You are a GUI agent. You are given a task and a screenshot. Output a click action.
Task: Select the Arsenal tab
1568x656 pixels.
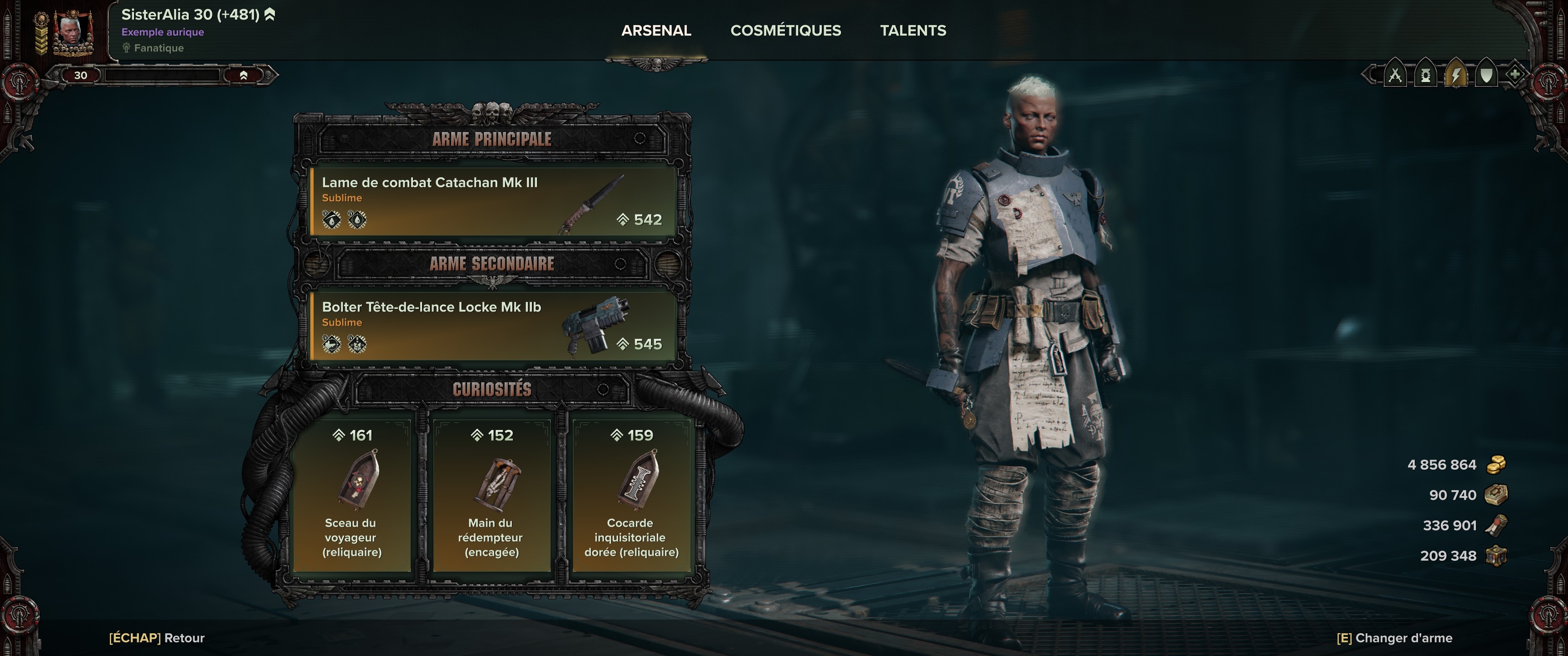tap(655, 31)
